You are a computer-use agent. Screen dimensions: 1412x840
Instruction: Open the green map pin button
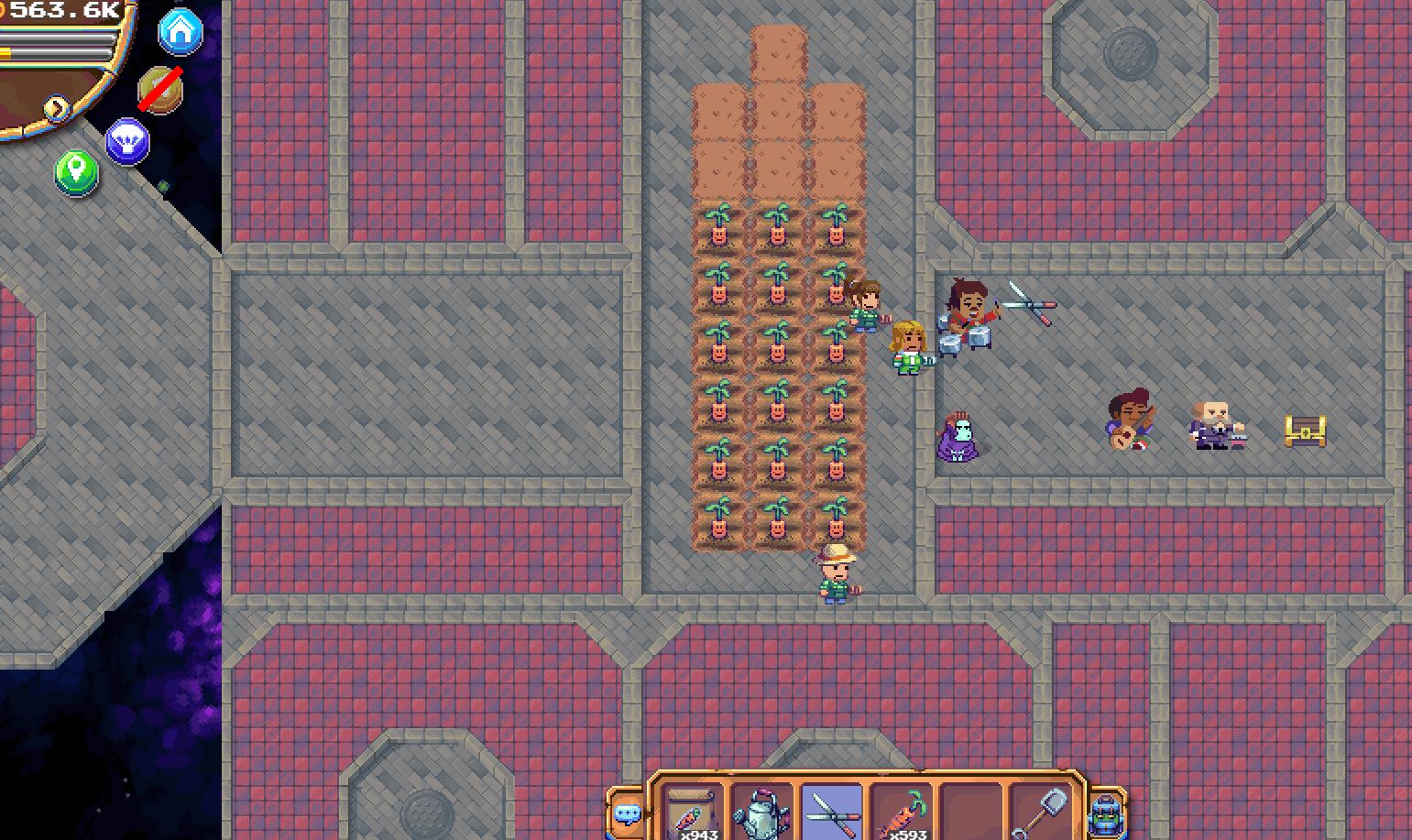(x=76, y=171)
